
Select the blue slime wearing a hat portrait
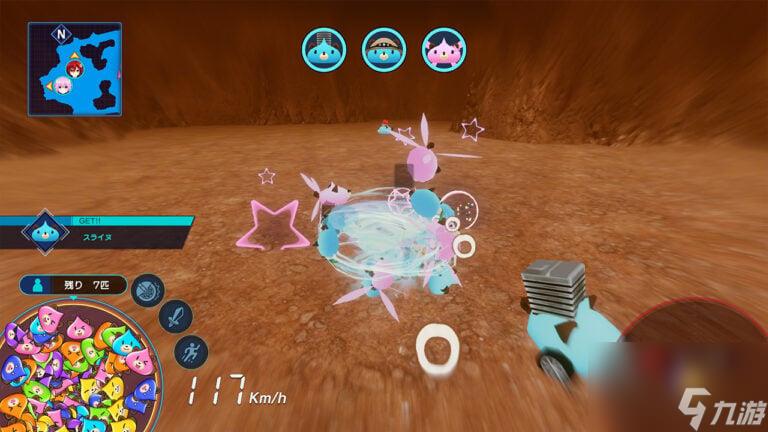pos(383,47)
